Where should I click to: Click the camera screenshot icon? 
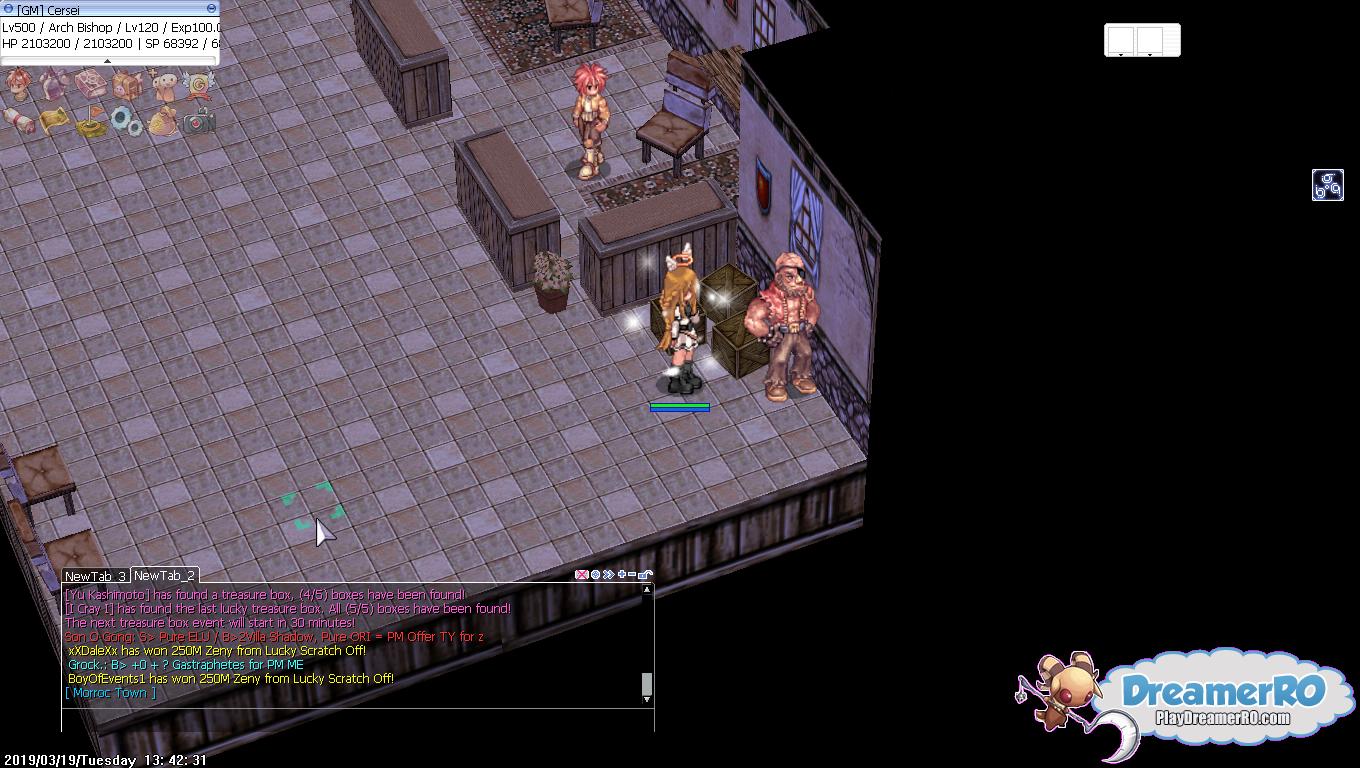199,122
